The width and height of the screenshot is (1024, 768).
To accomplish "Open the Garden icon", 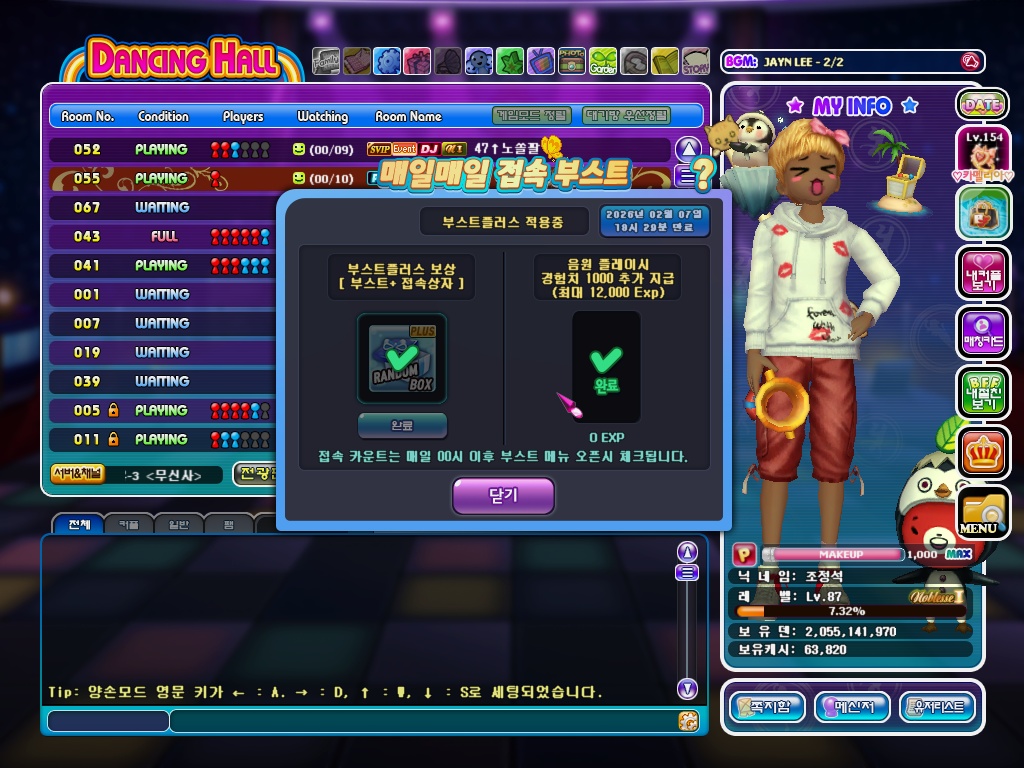I will [x=603, y=62].
